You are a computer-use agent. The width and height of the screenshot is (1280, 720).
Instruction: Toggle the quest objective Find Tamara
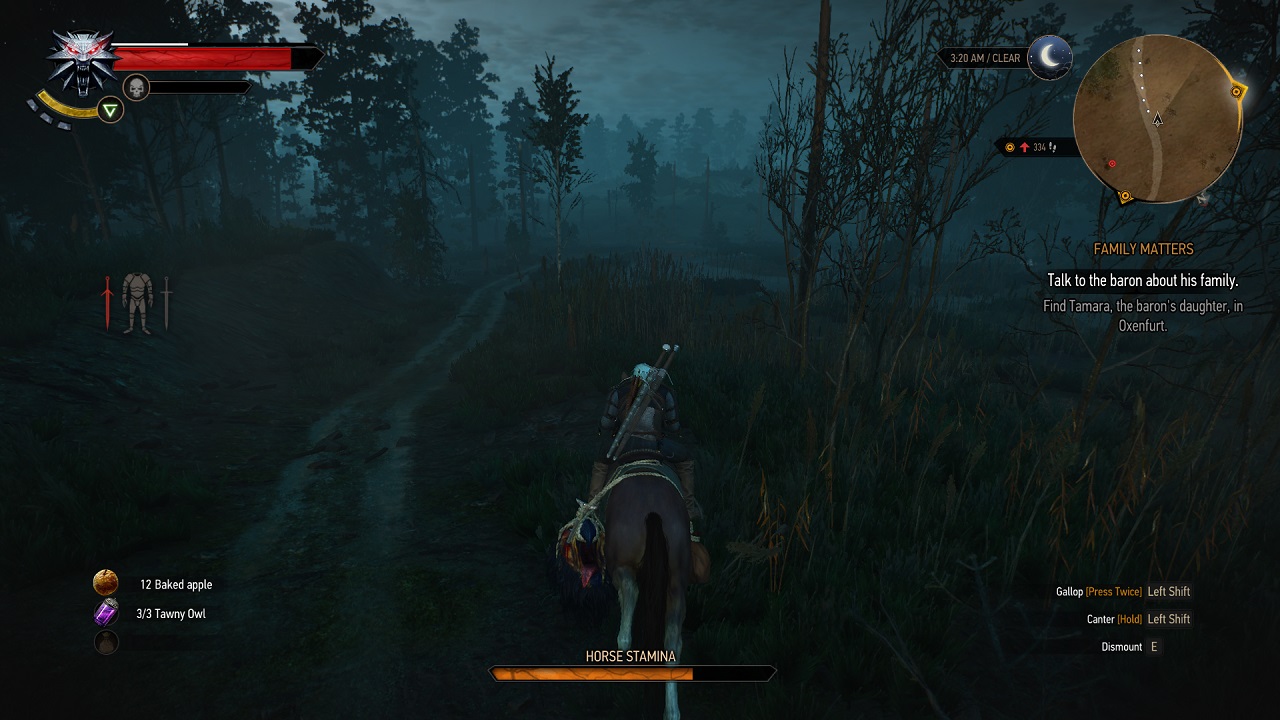[1144, 315]
